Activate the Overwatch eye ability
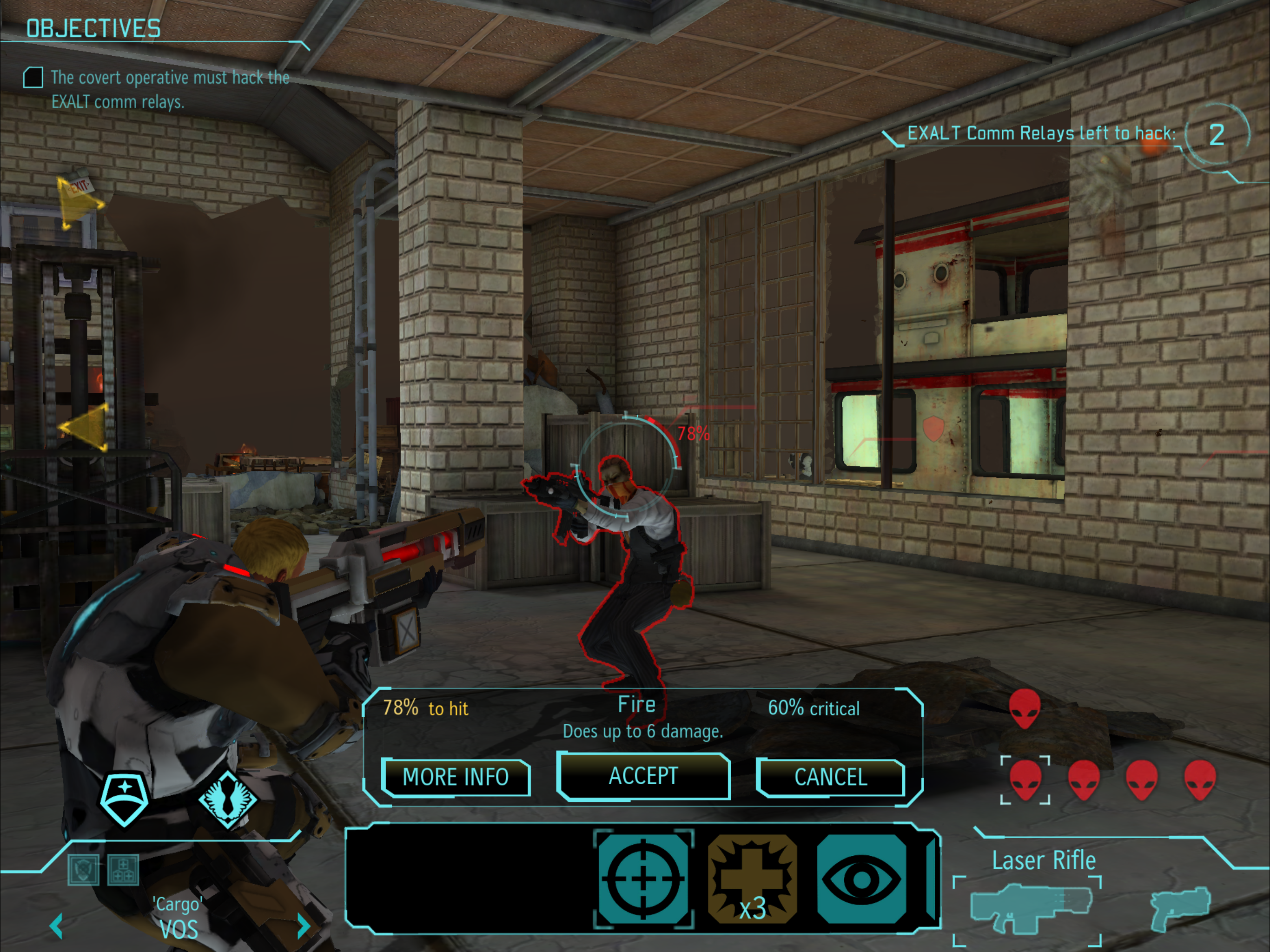The image size is (1270, 952). pyautogui.click(x=861, y=879)
